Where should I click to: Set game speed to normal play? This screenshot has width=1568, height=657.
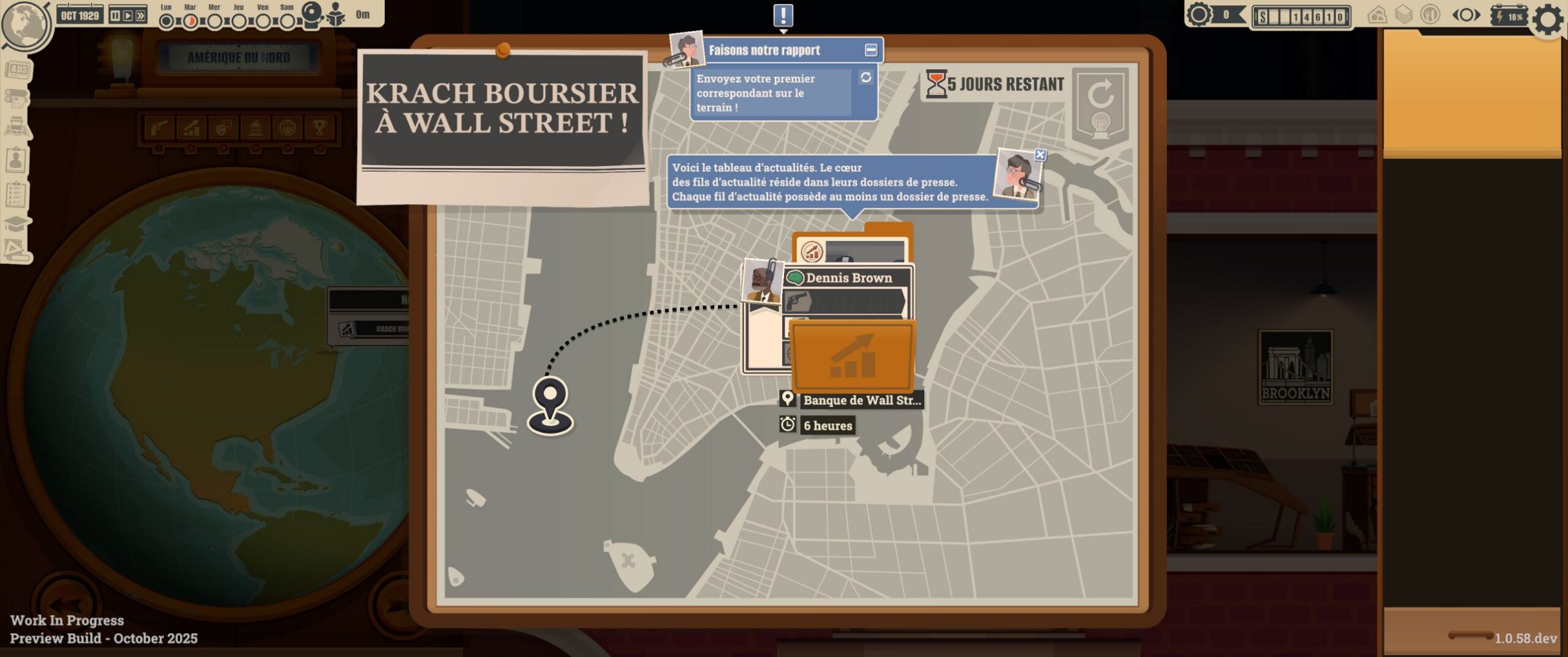click(x=128, y=15)
